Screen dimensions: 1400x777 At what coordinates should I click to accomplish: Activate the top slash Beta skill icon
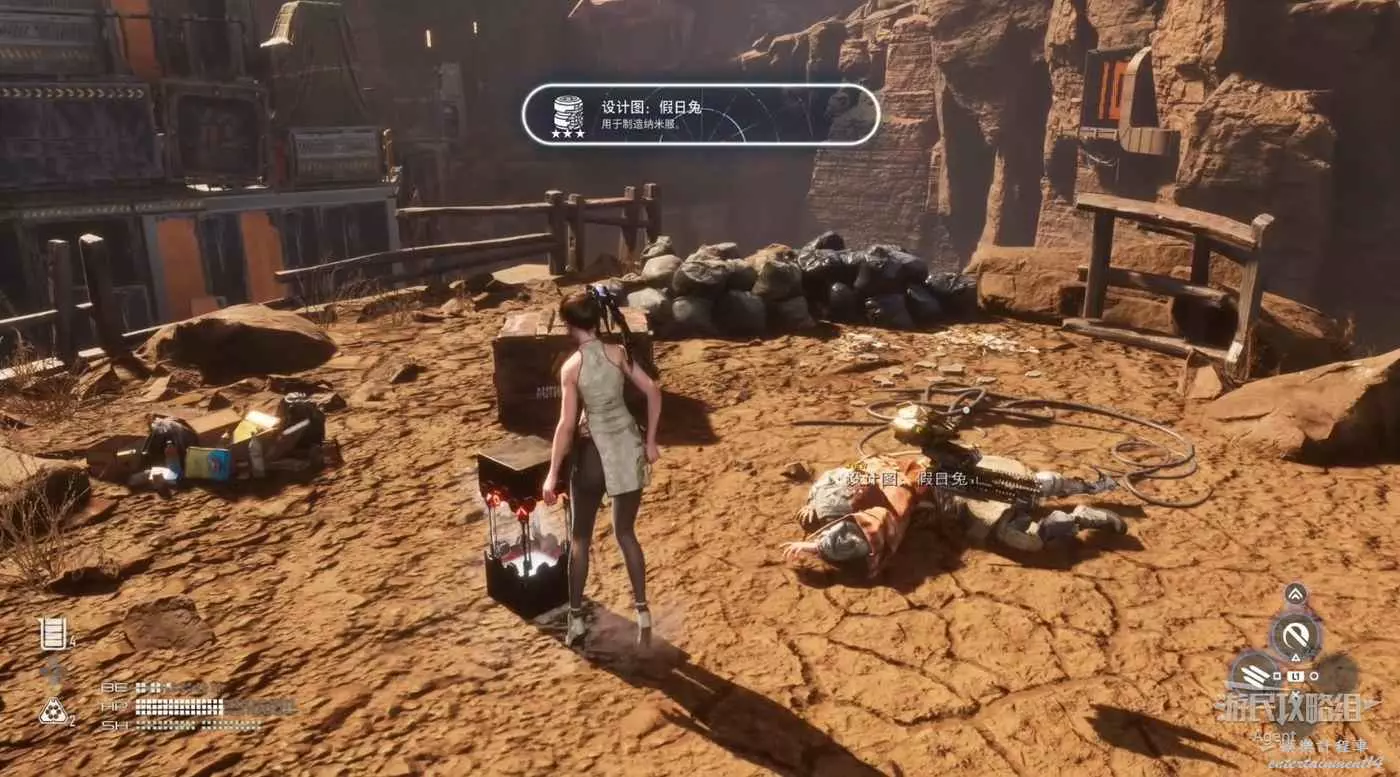[x=1296, y=635]
